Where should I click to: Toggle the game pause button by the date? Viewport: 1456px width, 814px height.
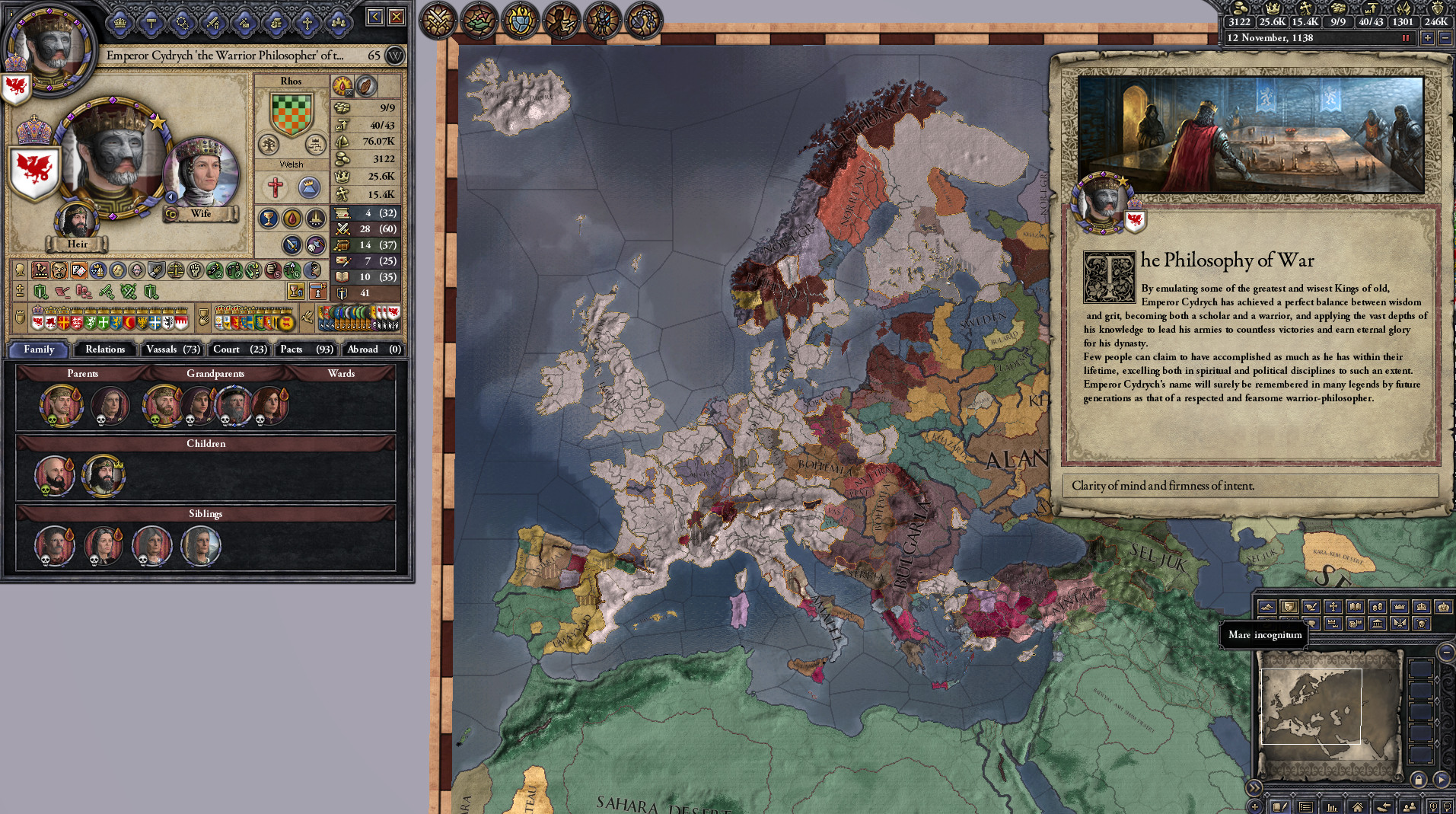1406,38
